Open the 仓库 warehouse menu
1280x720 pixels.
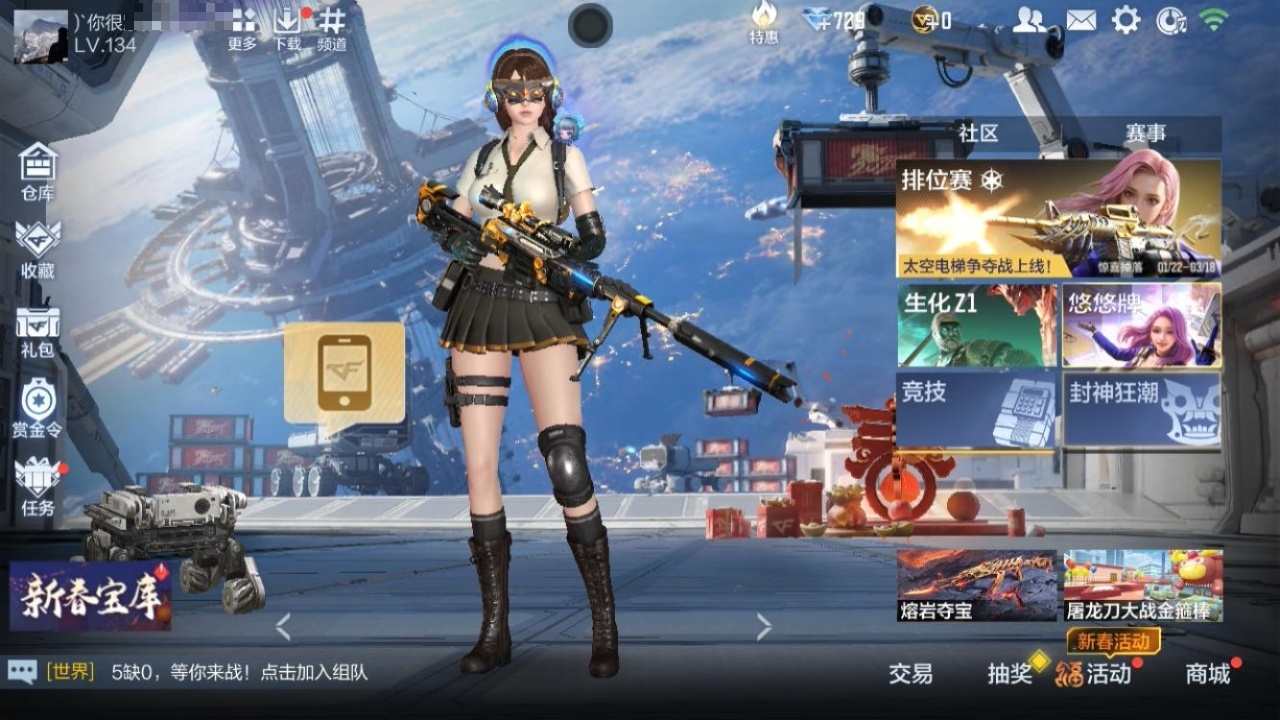pos(38,171)
